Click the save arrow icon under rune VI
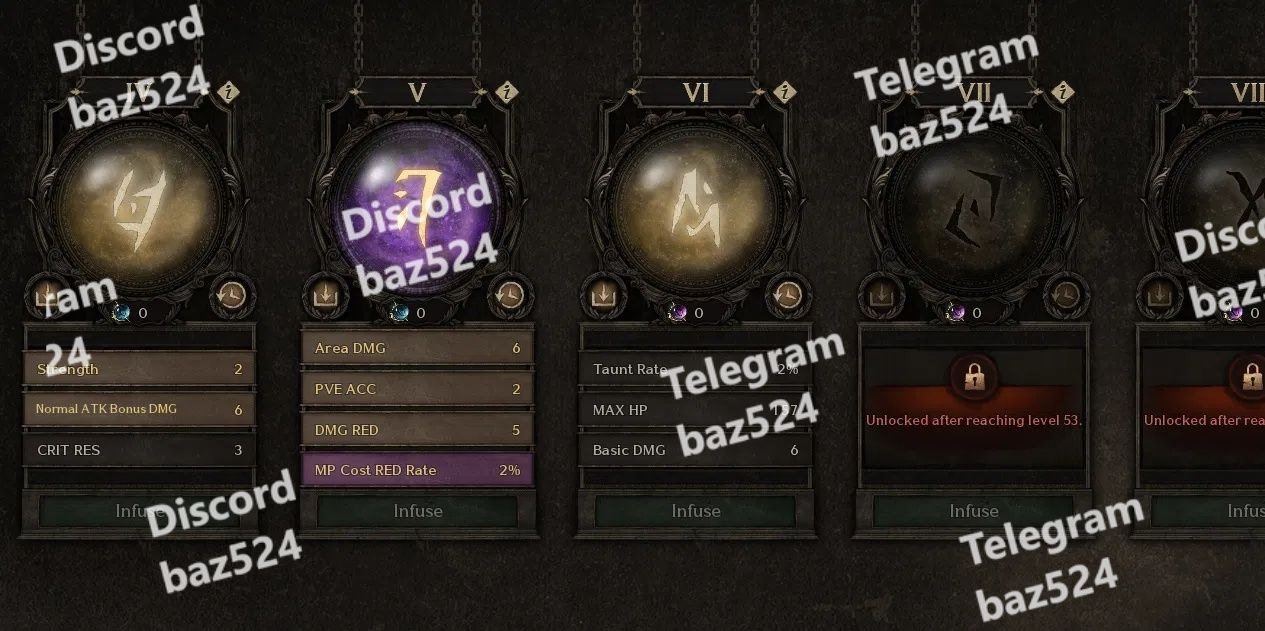This screenshot has height=631, width=1265. tap(602, 295)
